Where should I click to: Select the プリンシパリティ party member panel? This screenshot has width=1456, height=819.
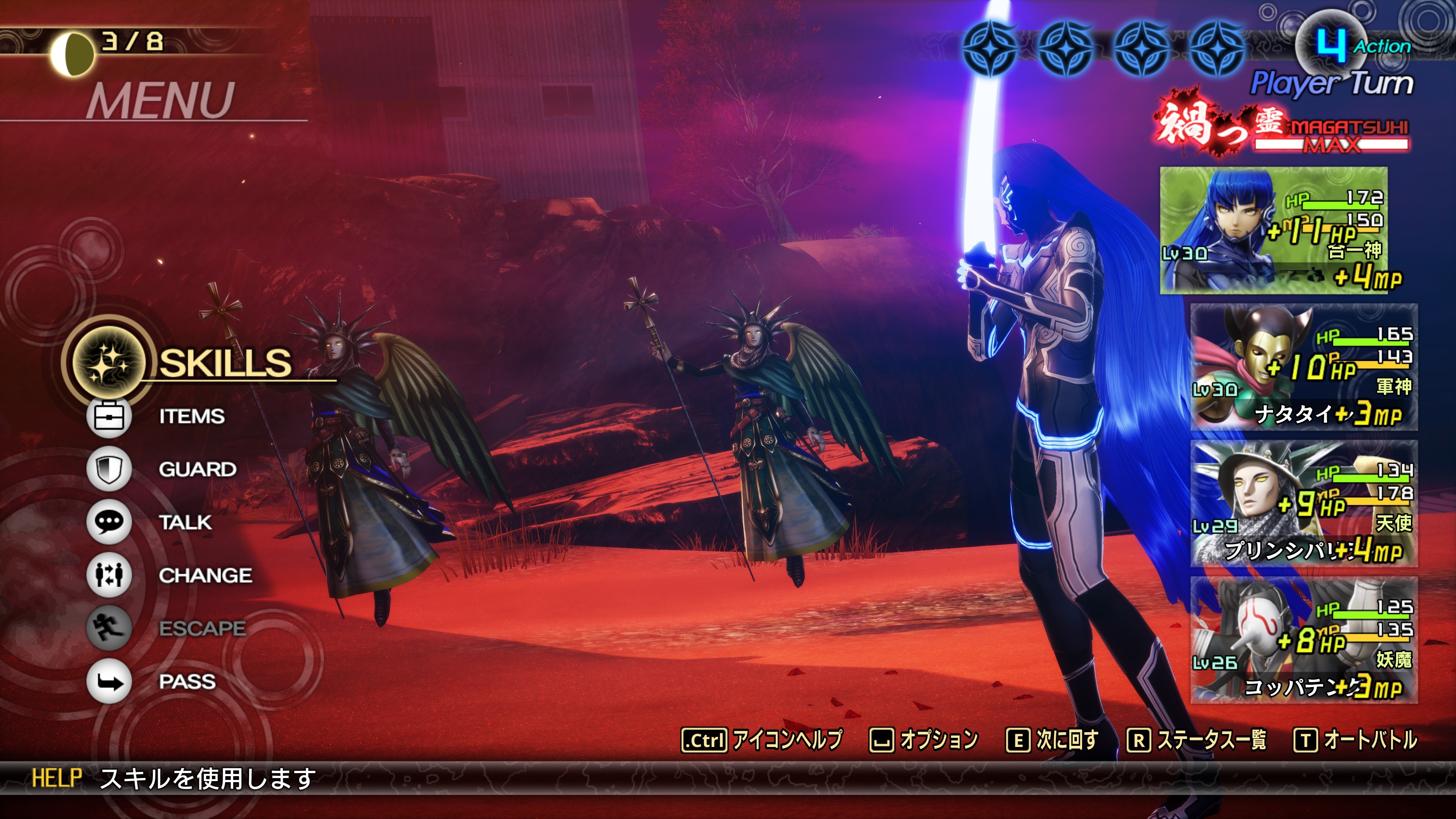[1304, 504]
